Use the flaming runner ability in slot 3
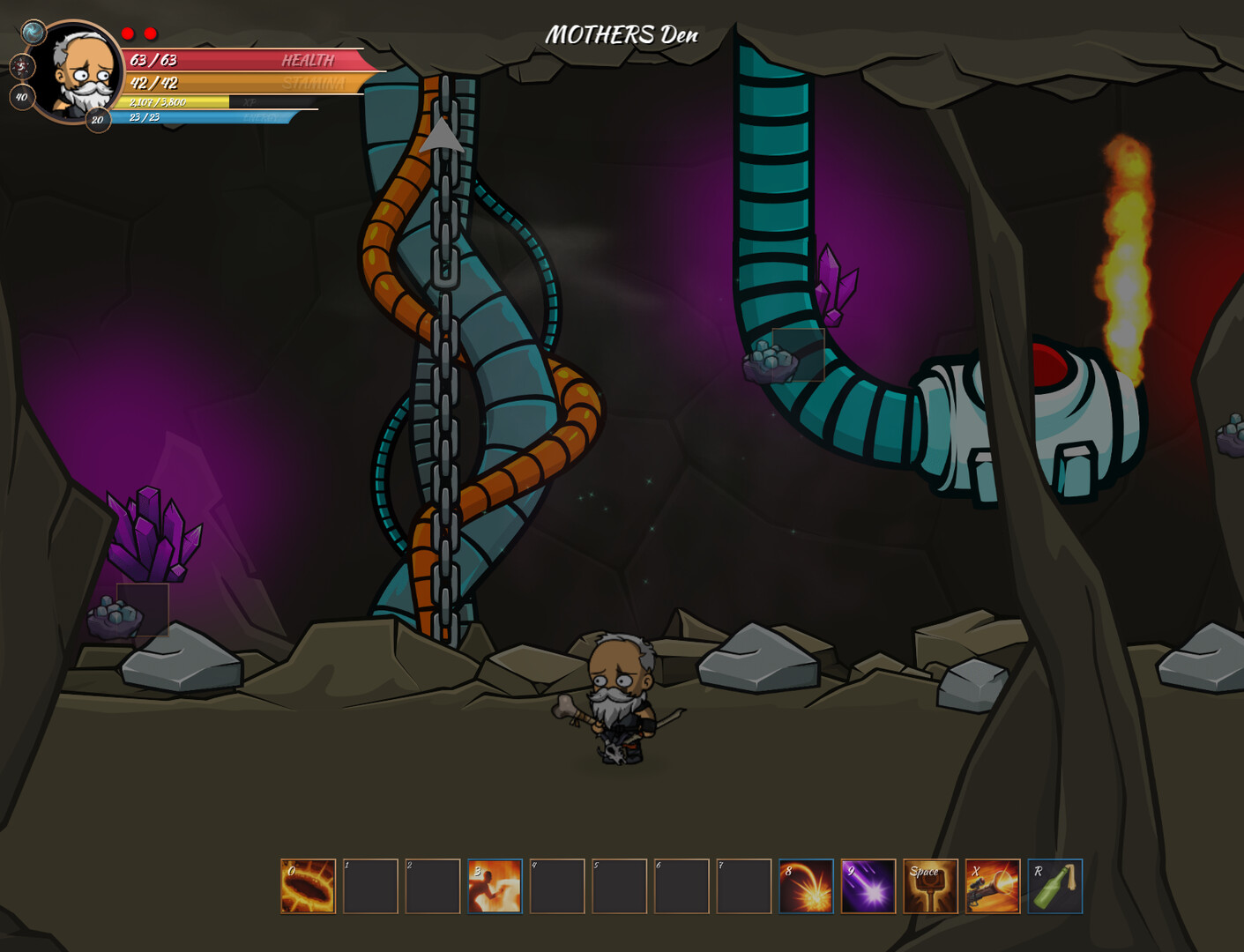Image resolution: width=1244 pixels, height=952 pixels. click(495, 886)
